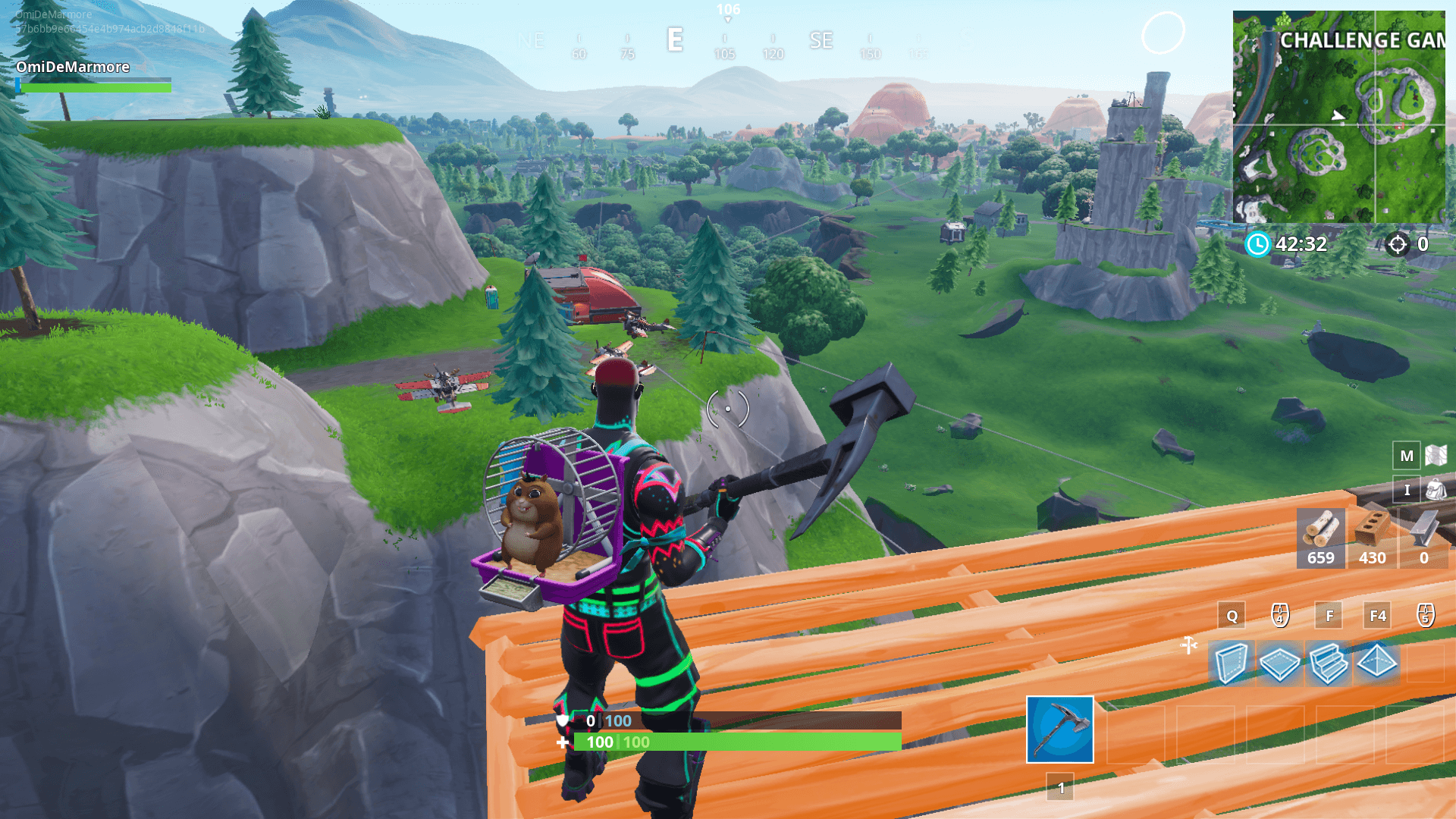Screen dimensions: 1456x819
Task: Click the player name OmiDeMarmore
Action: coord(73,67)
